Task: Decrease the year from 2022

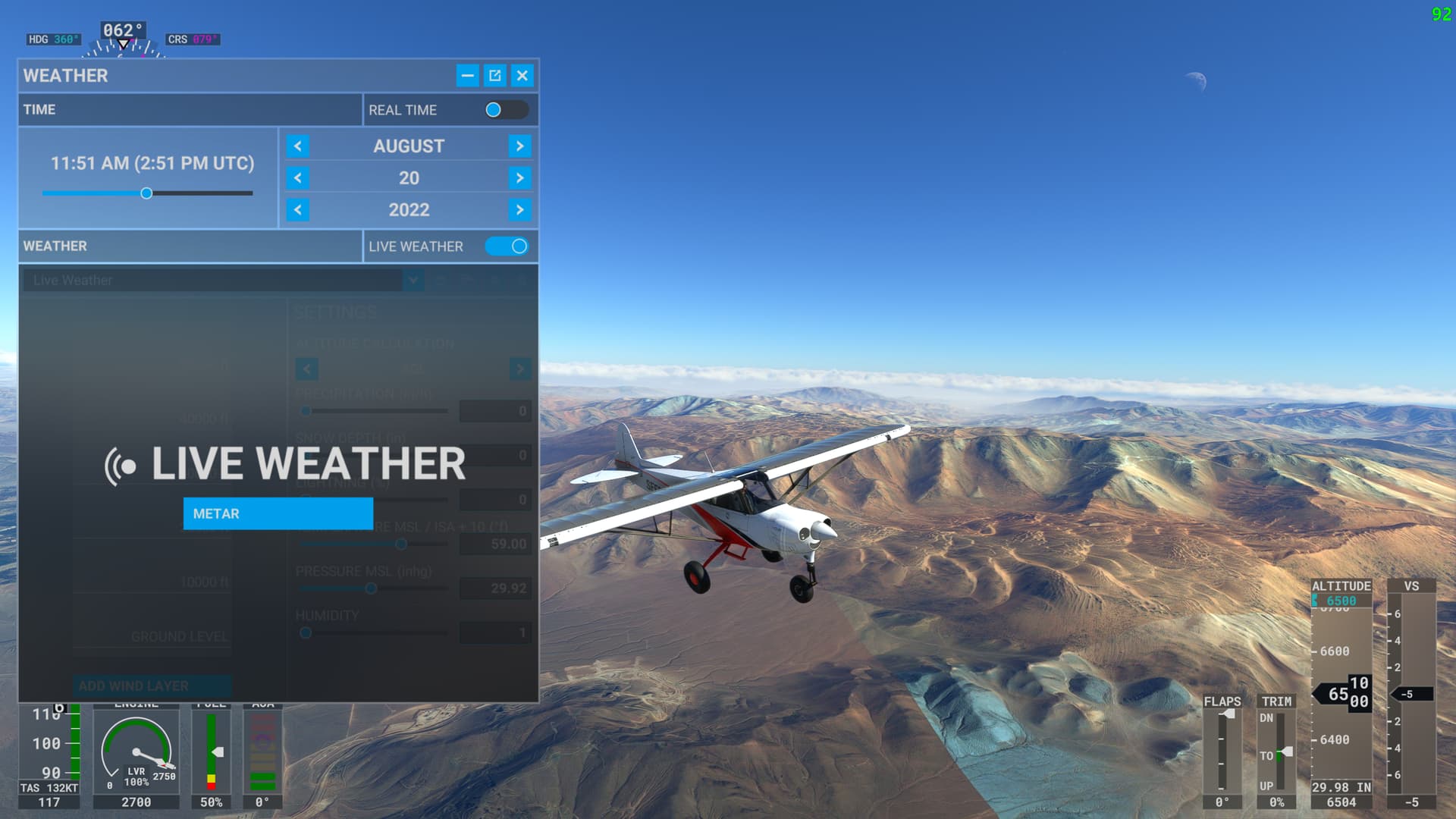Action: [x=297, y=210]
